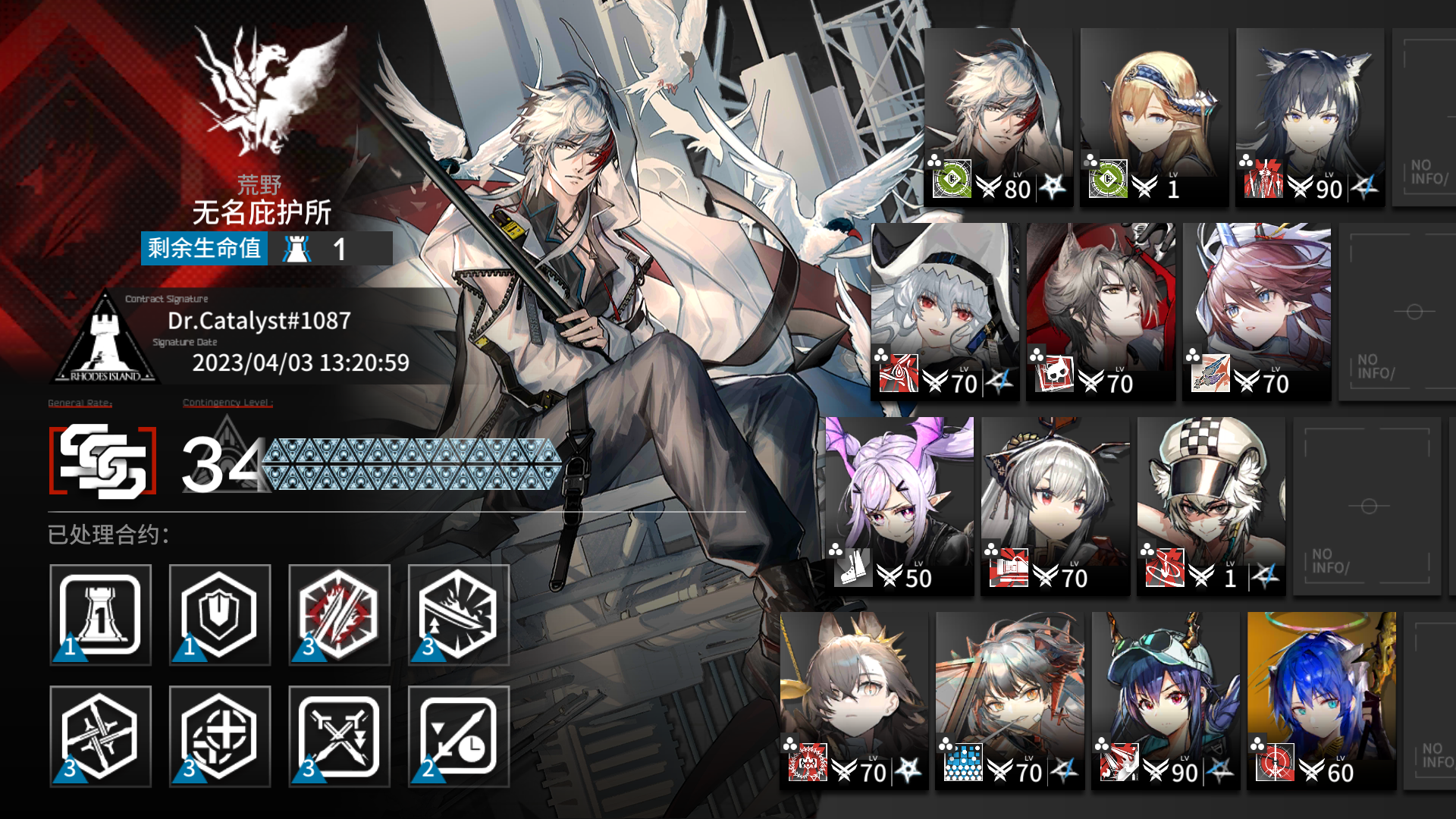1456x819 pixels.
Task: Select the crosshair hexagon contract tile
Action: (x=219, y=736)
